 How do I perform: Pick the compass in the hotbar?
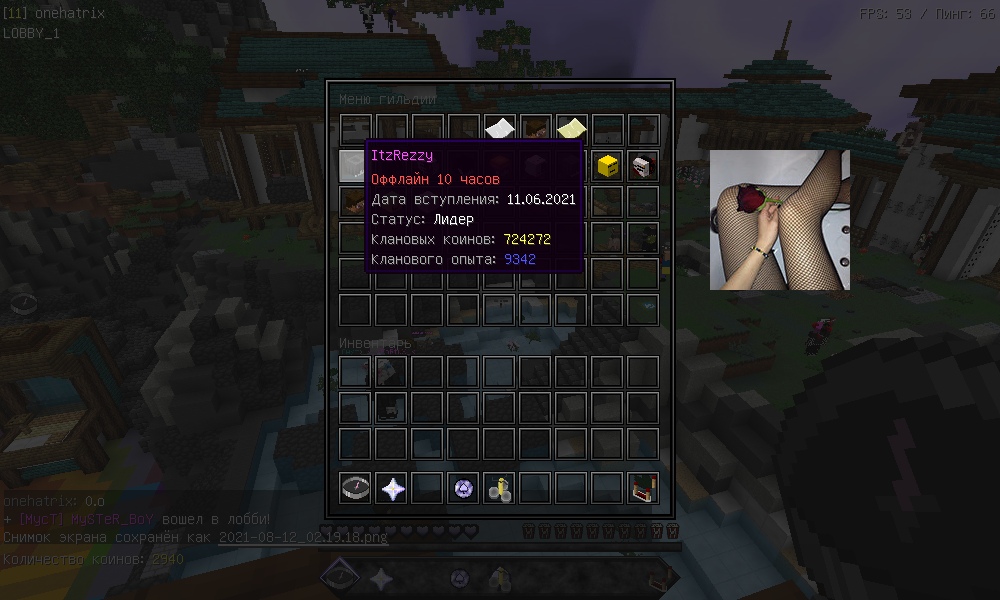pyautogui.click(x=356, y=488)
